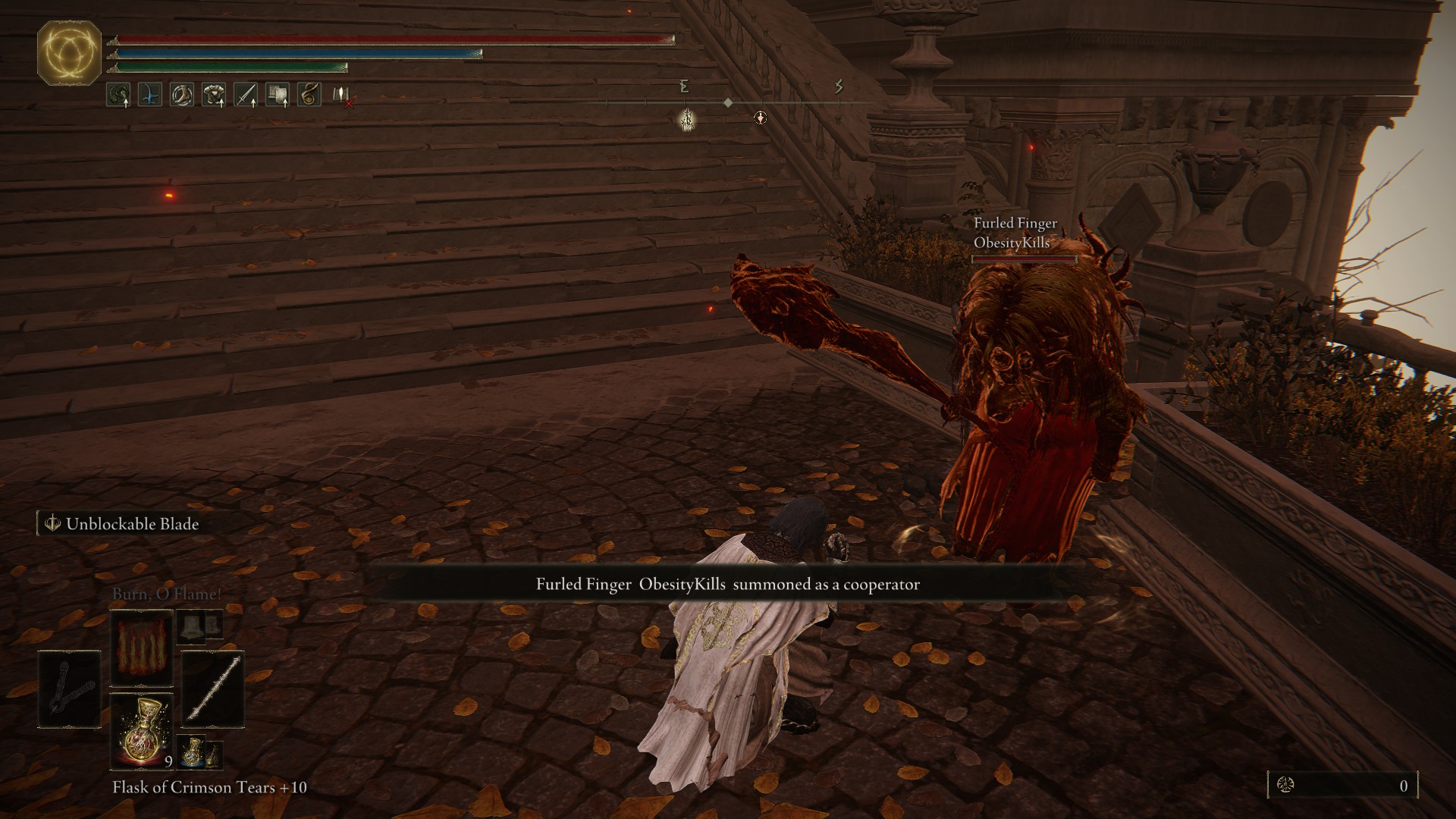
Task: Select the left-hand flail weapon slot
Action: pyautogui.click(x=69, y=689)
